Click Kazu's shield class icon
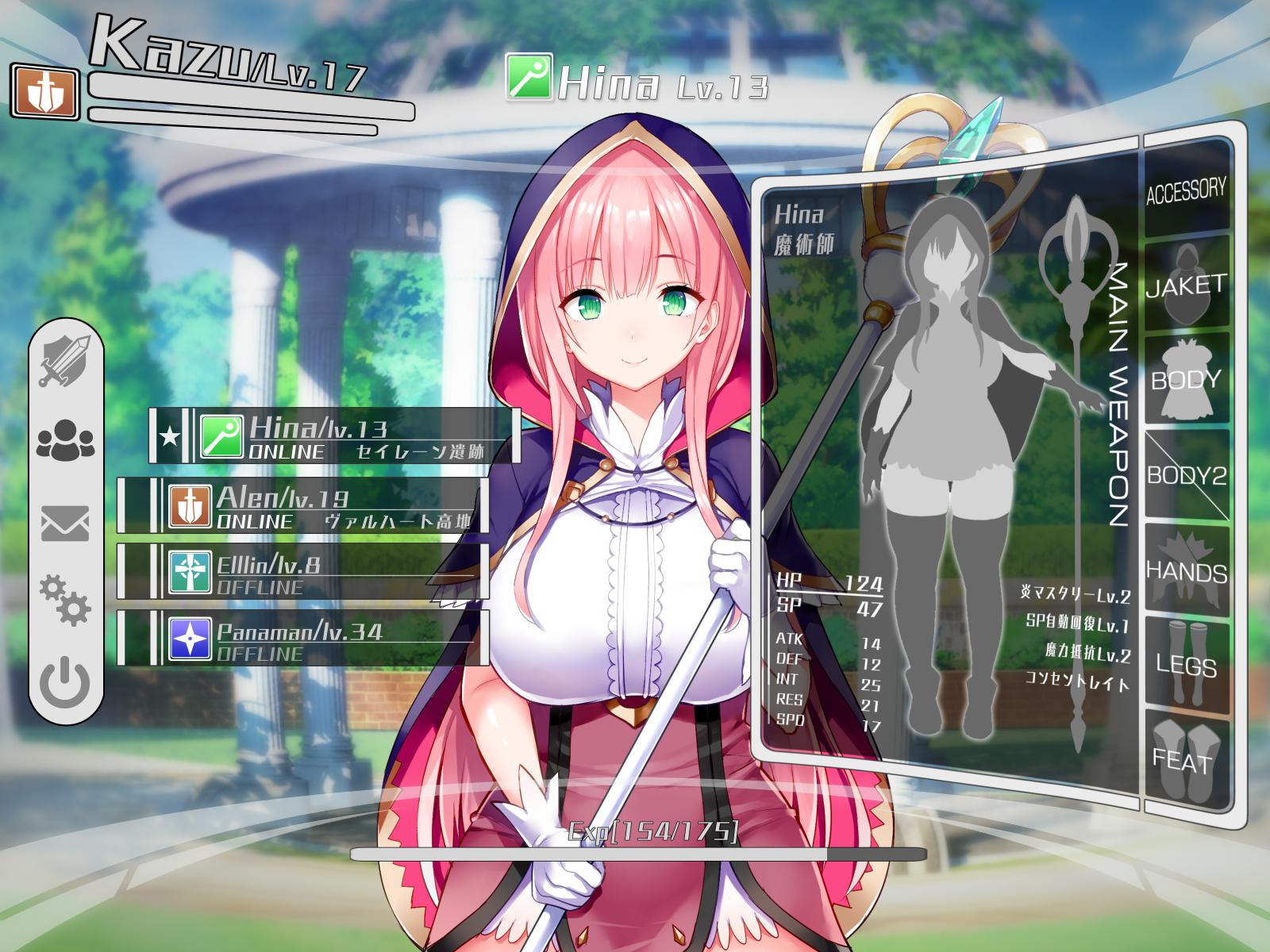 tap(45, 93)
